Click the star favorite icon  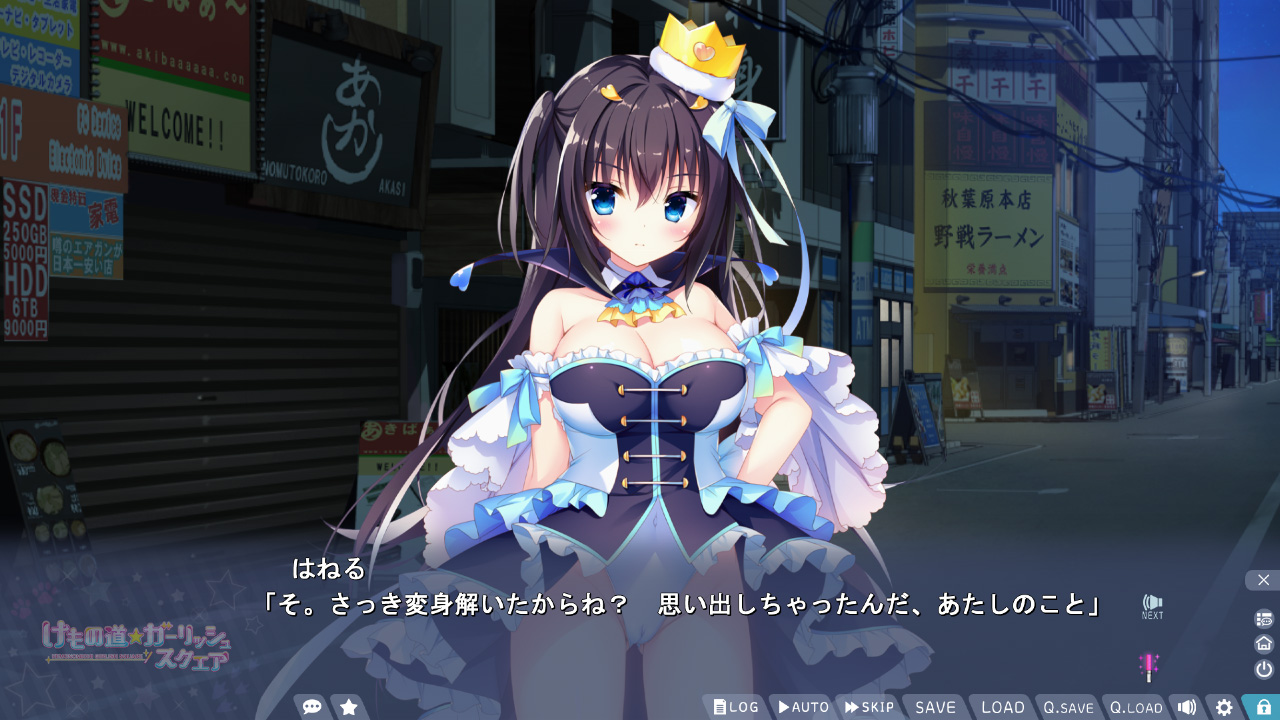point(349,707)
